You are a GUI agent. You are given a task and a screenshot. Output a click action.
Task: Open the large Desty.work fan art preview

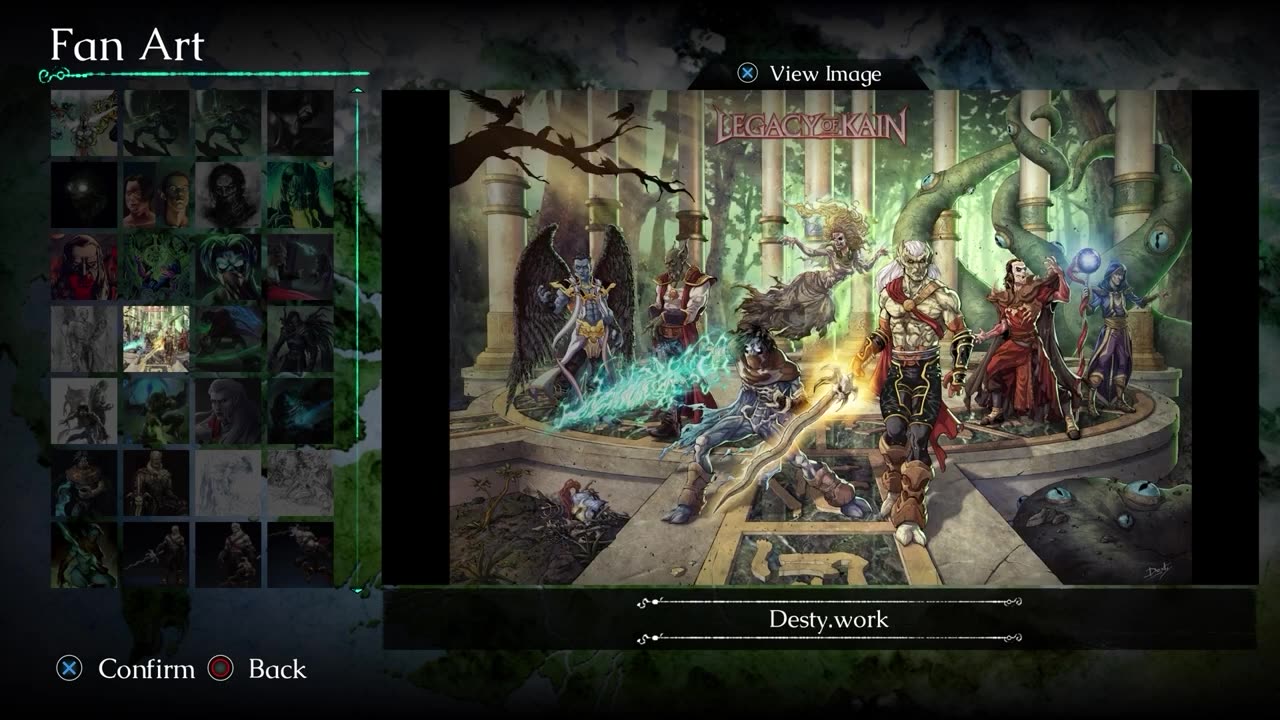click(820, 338)
